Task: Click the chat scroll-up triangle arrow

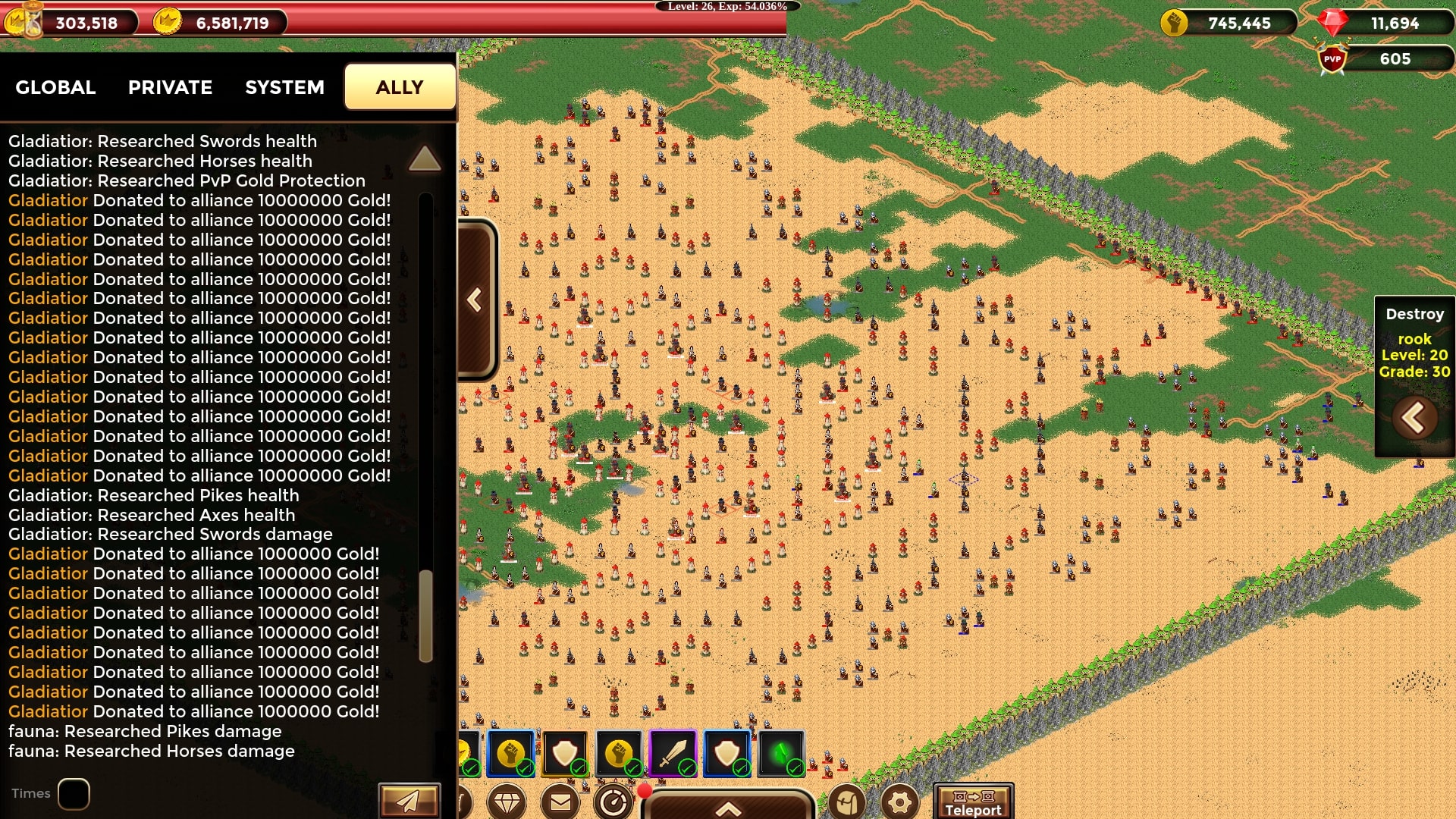Action: 424,158
